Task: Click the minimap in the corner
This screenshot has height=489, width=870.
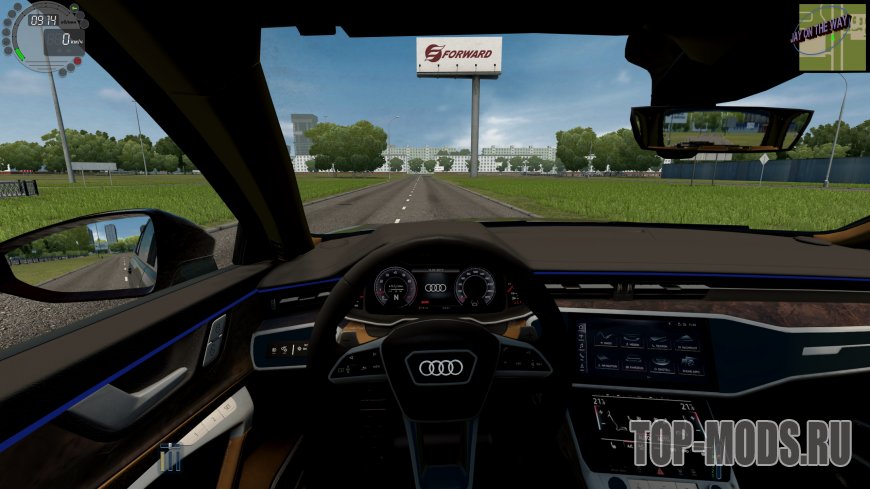Action: 832,38
